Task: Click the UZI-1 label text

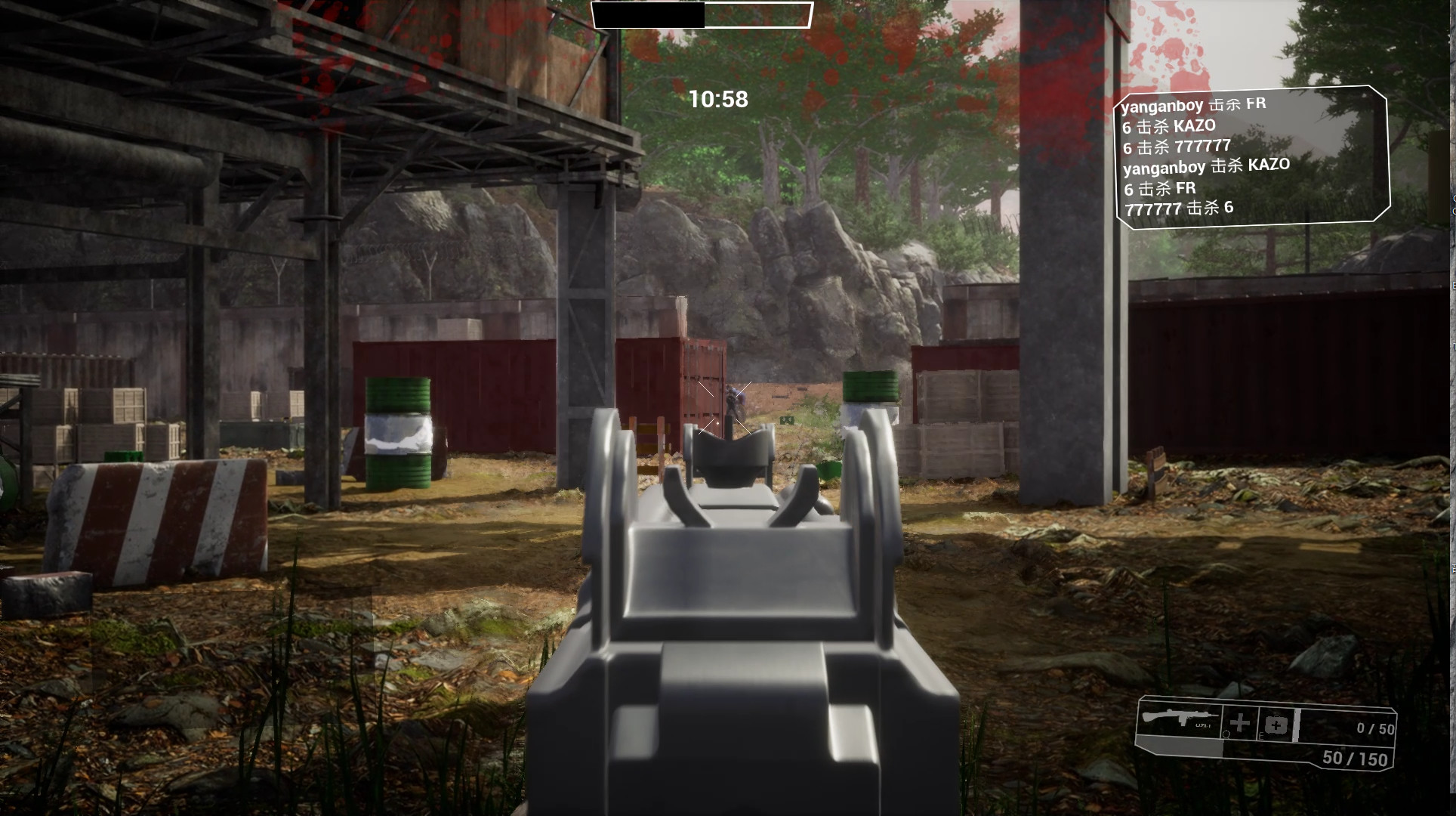Action: [x=1202, y=725]
